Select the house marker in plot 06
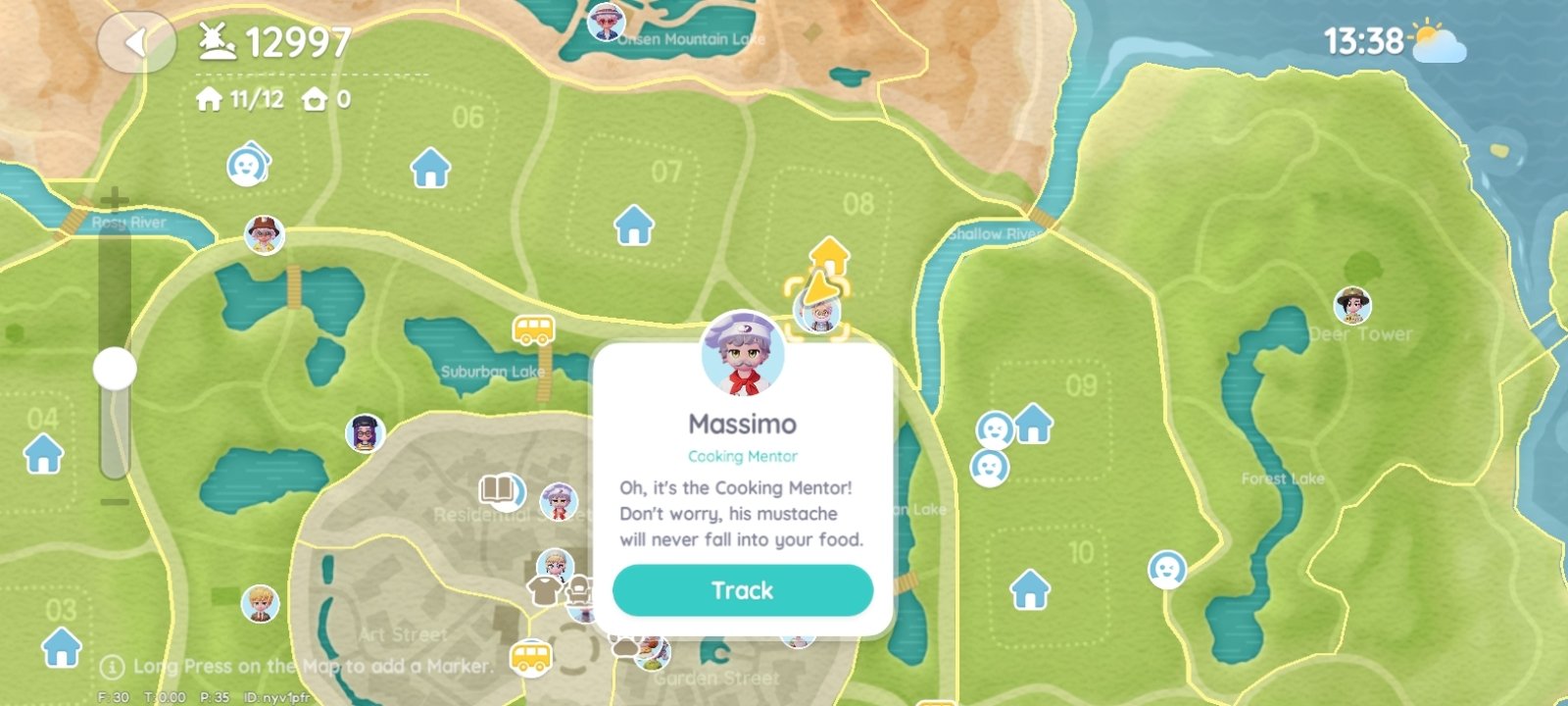Screen dimensions: 1568x706 430,168
